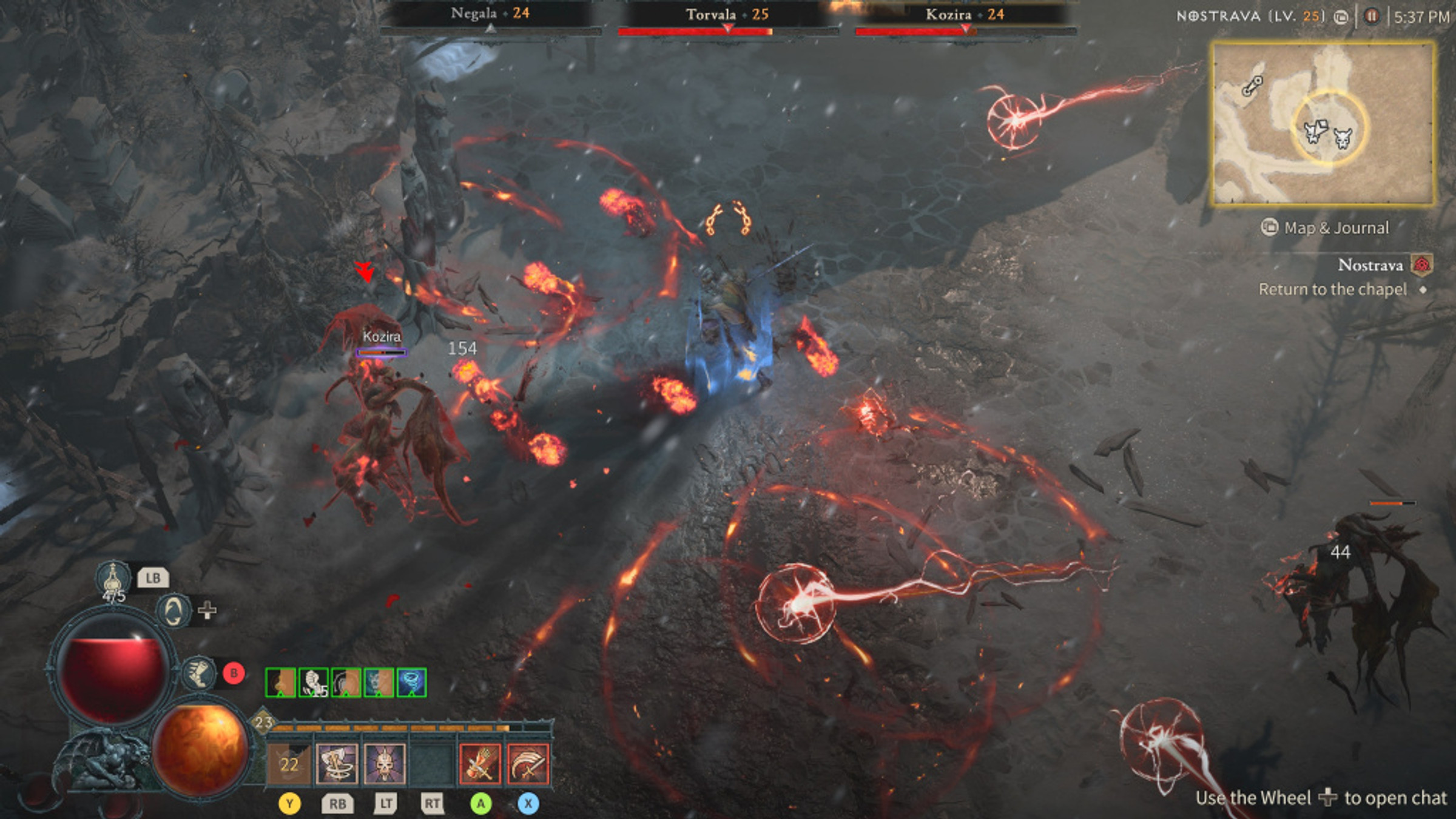Toggle the pause indicator in the top bar
This screenshot has width=1456, height=819.
pyautogui.click(x=1371, y=16)
